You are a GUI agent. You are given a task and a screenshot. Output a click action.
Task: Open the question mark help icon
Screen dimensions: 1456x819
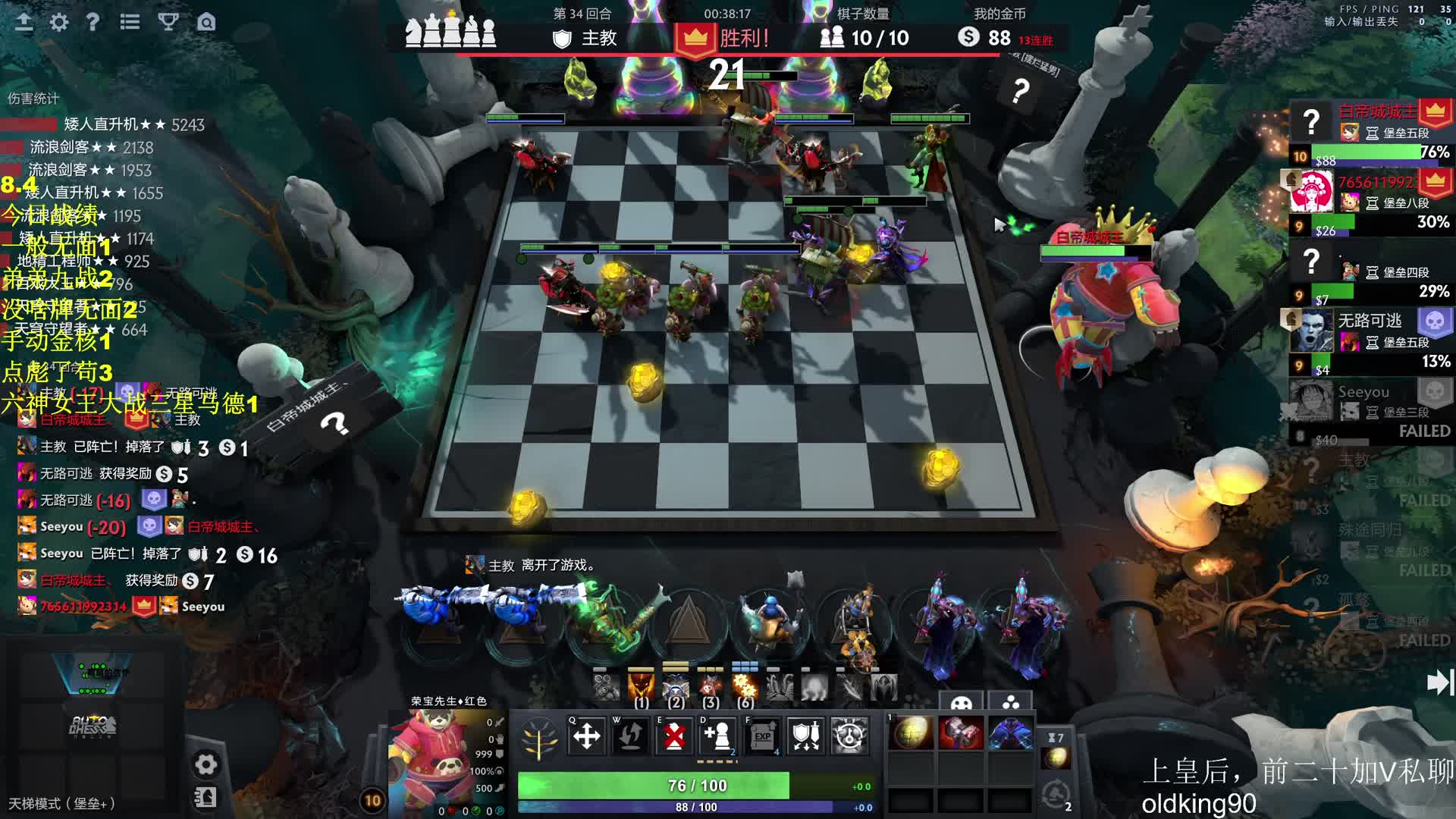click(93, 22)
